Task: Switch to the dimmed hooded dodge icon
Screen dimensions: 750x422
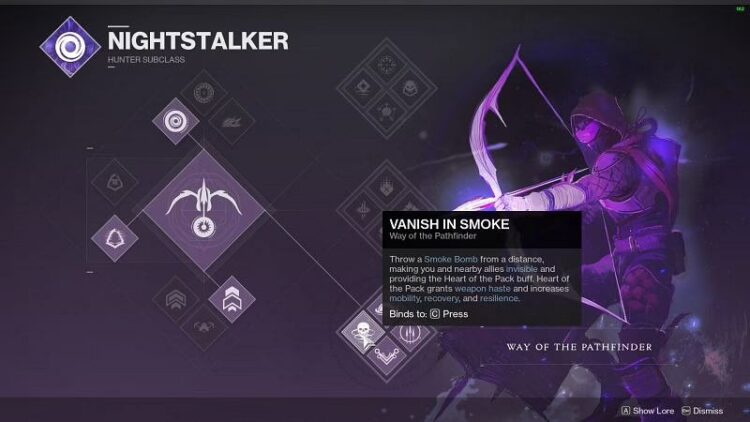Action: 114,182
